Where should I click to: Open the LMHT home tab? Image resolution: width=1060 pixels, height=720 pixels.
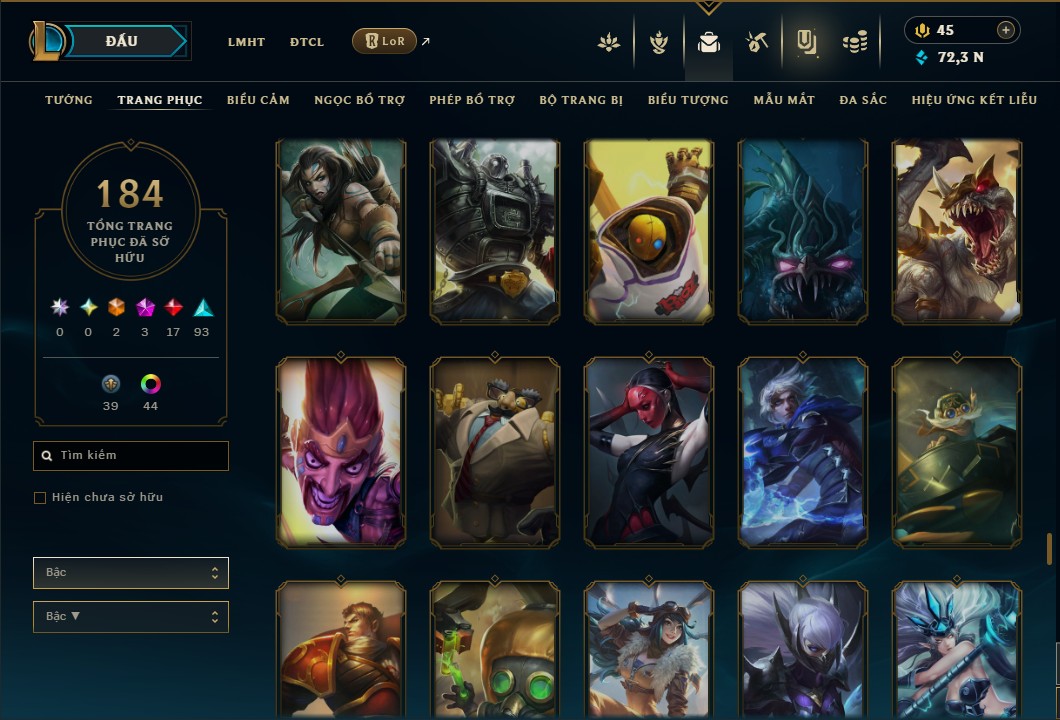point(246,42)
